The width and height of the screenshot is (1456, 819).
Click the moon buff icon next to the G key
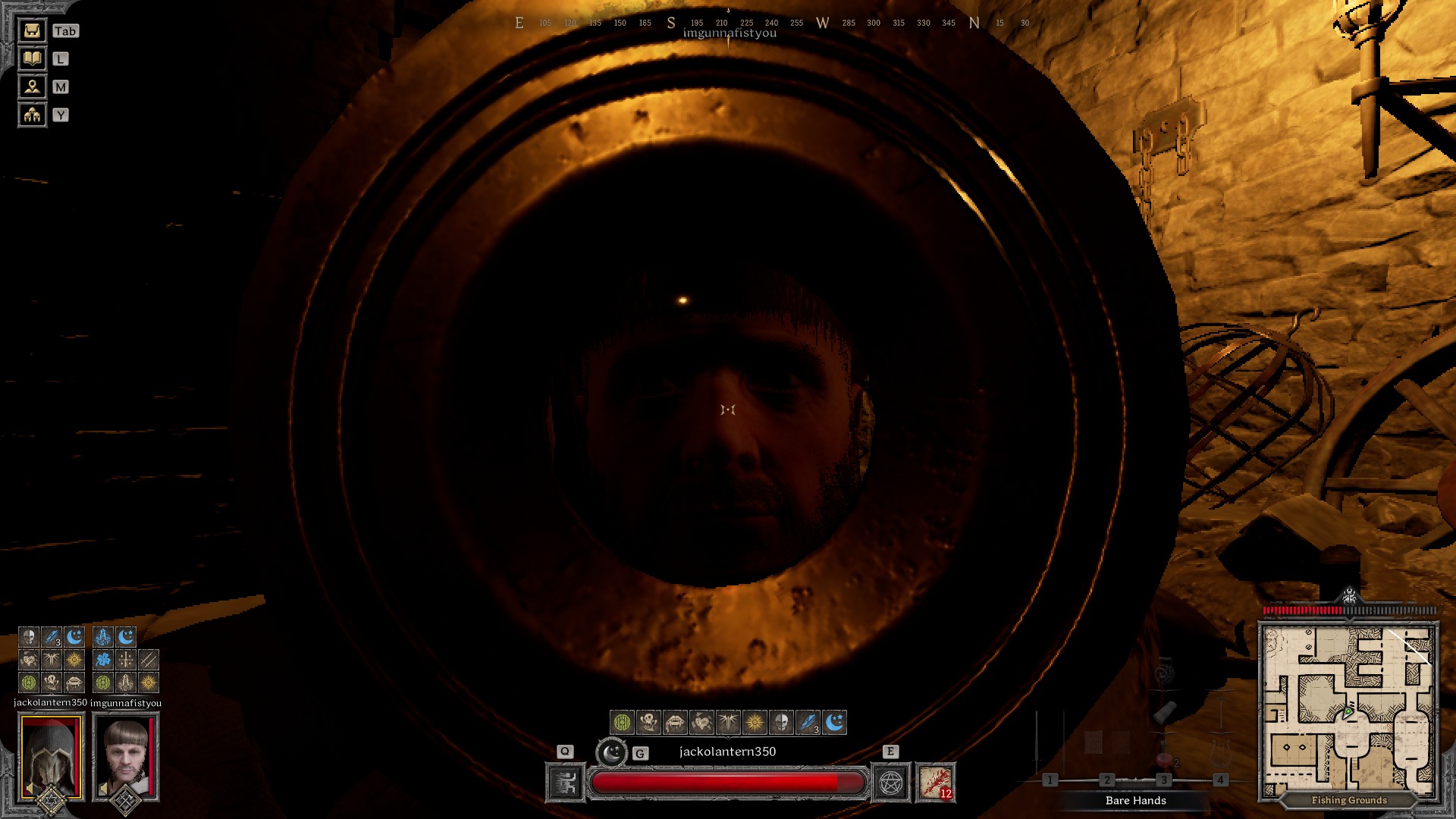coord(612,753)
